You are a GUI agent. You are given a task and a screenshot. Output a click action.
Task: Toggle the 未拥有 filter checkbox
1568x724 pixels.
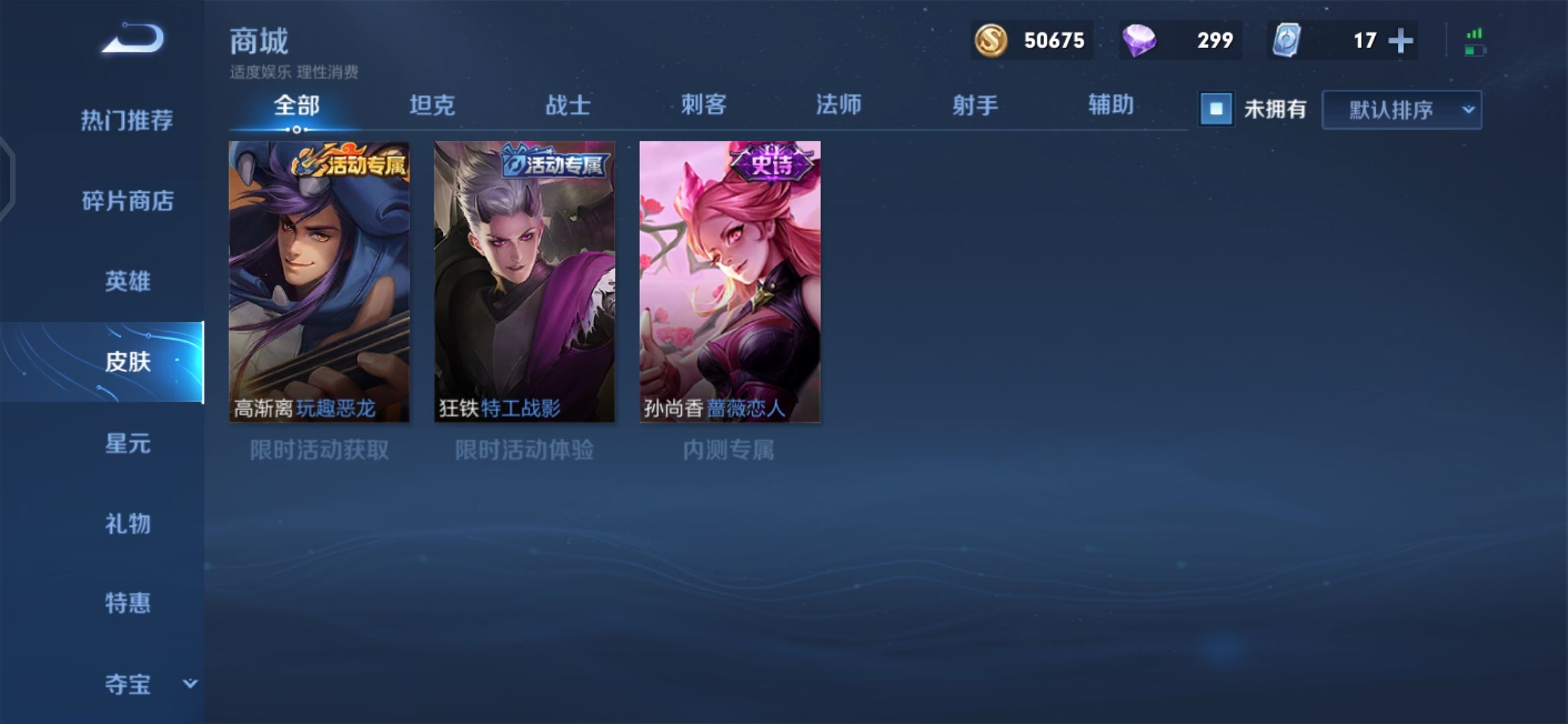pos(1215,109)
